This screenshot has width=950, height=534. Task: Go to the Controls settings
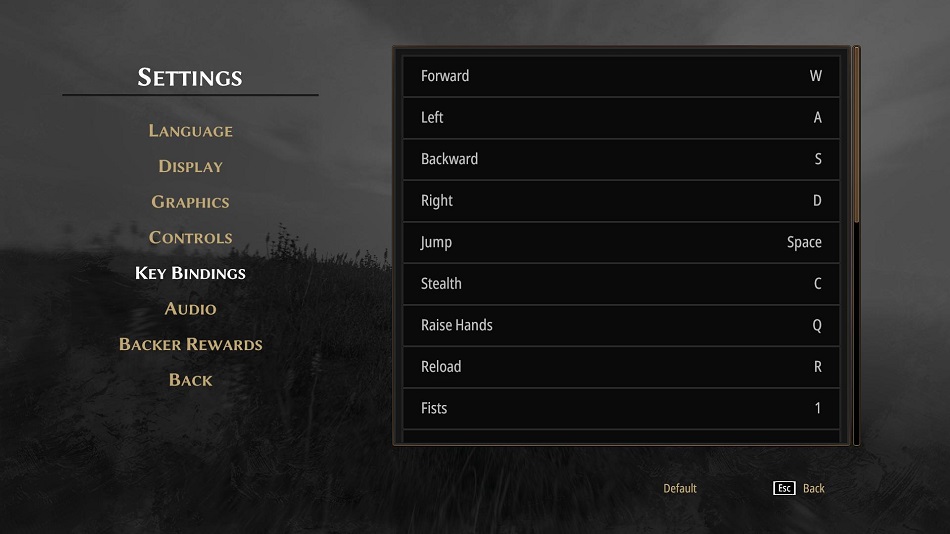pyautogui.click(x=190, y=238)
